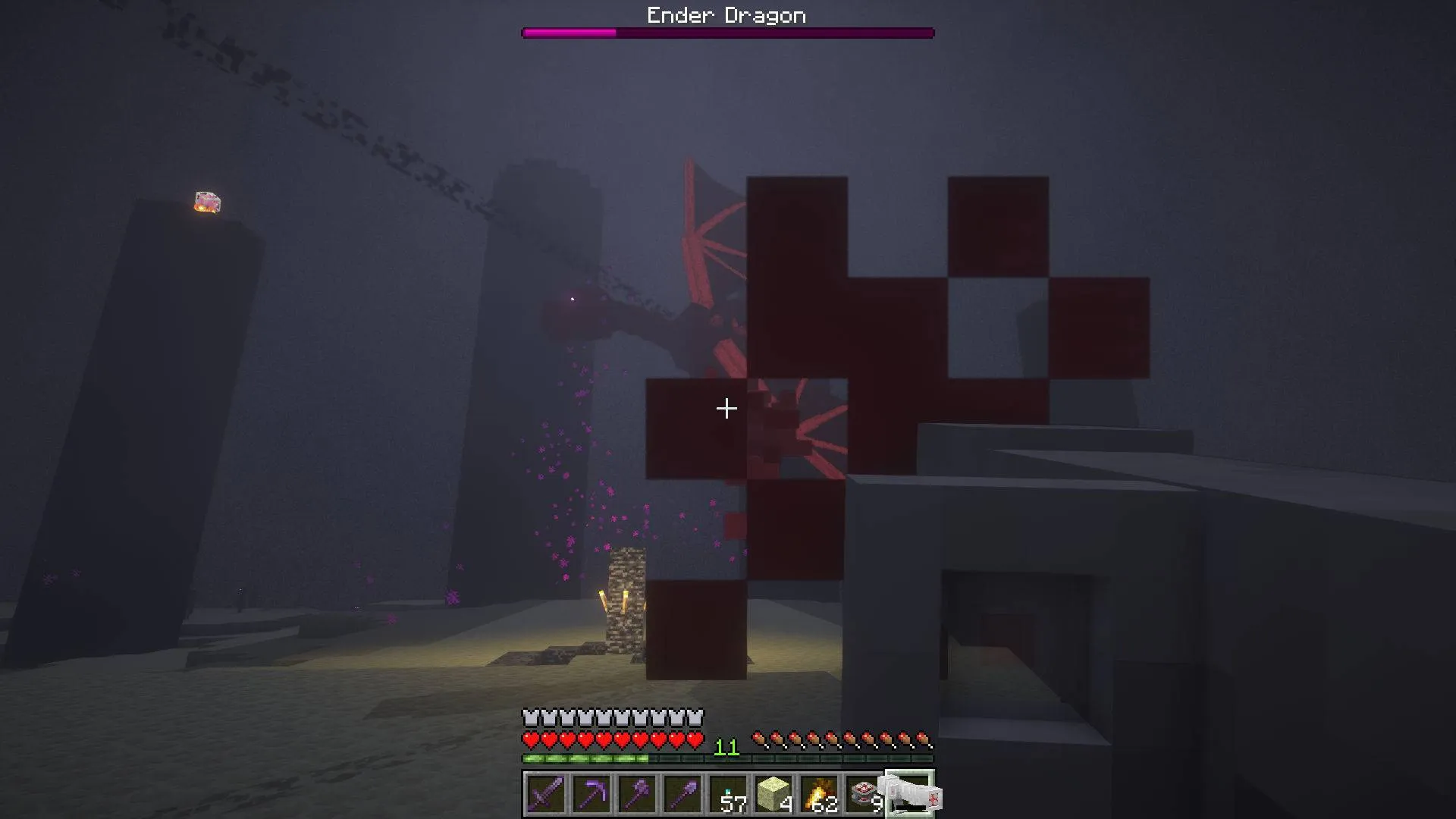
Task: Select the stack of 57 arrows
Action: 730,792
